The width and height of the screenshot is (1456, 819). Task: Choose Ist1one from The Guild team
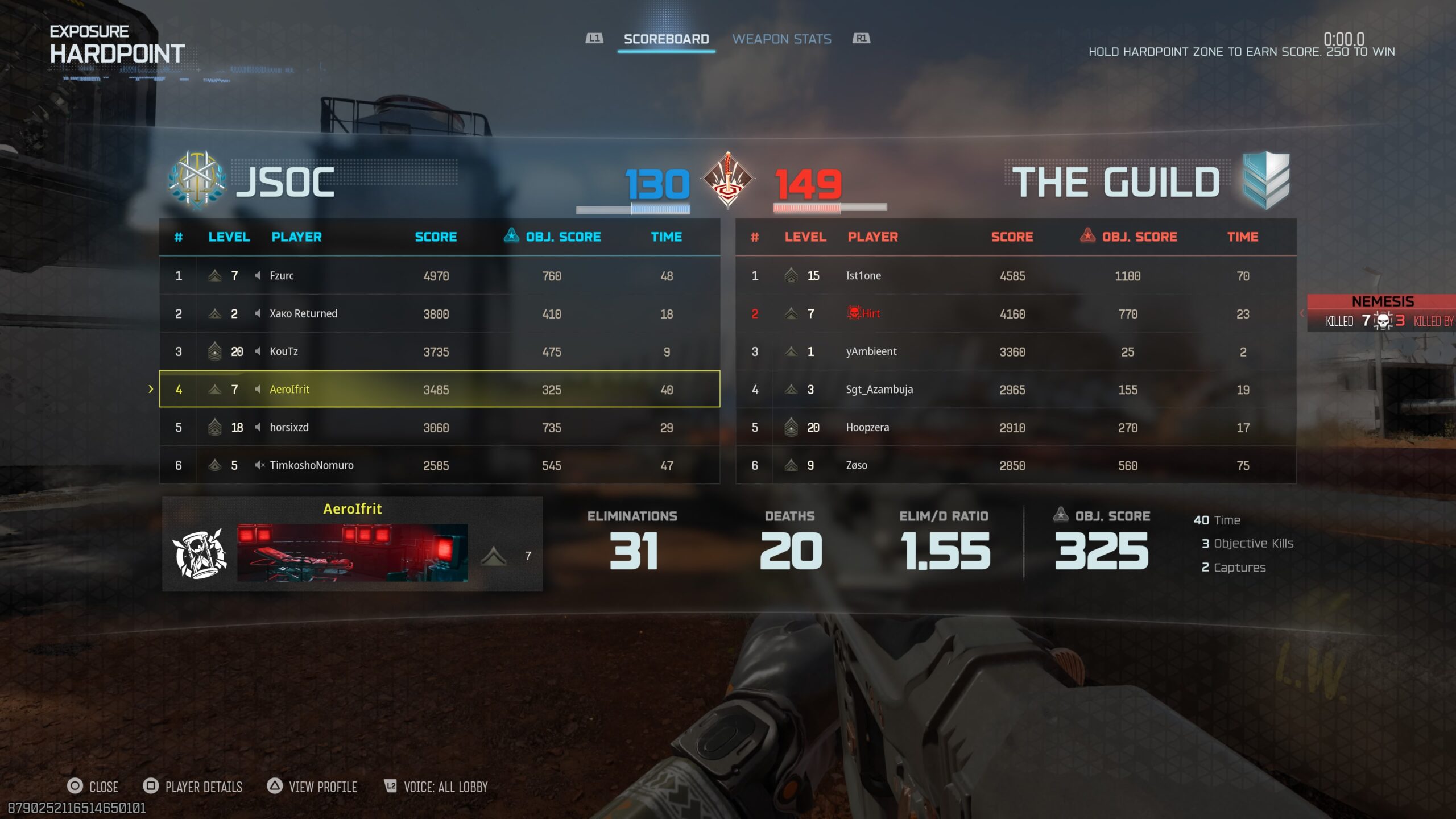[1016, 276]
